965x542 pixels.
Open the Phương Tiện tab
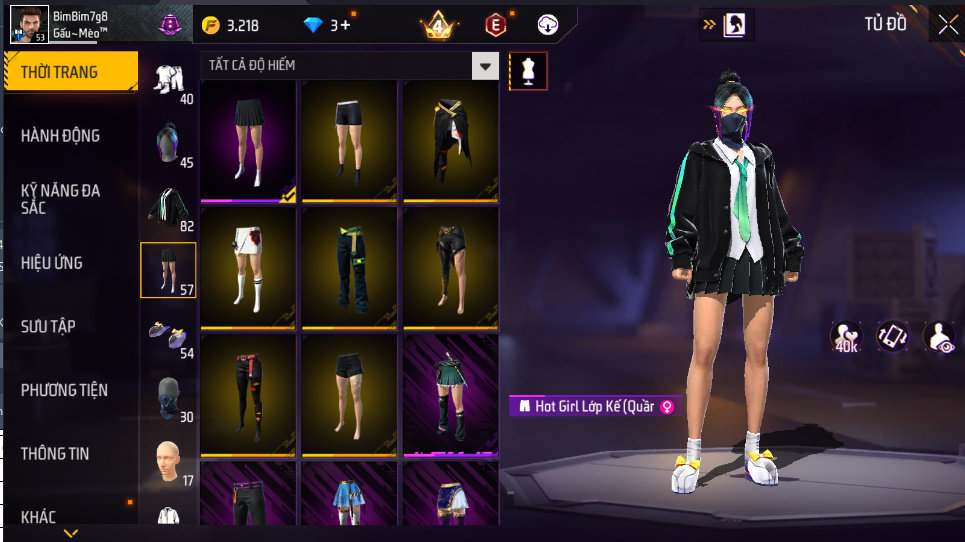coord(64,390)
